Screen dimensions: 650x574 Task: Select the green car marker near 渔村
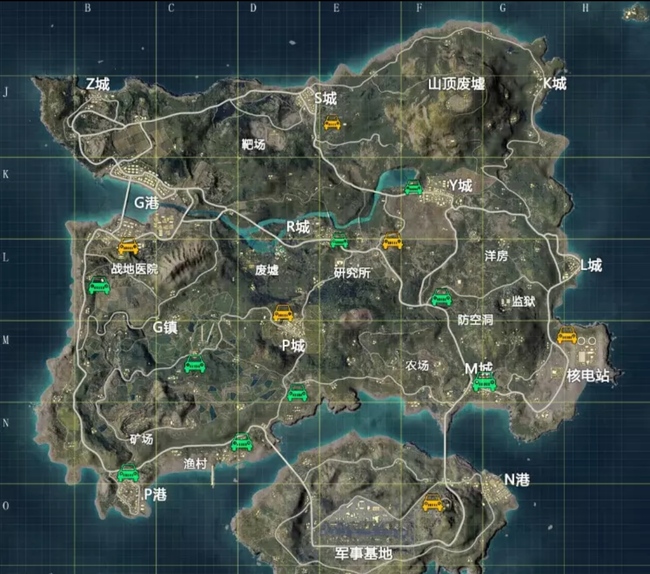(241, 443)
